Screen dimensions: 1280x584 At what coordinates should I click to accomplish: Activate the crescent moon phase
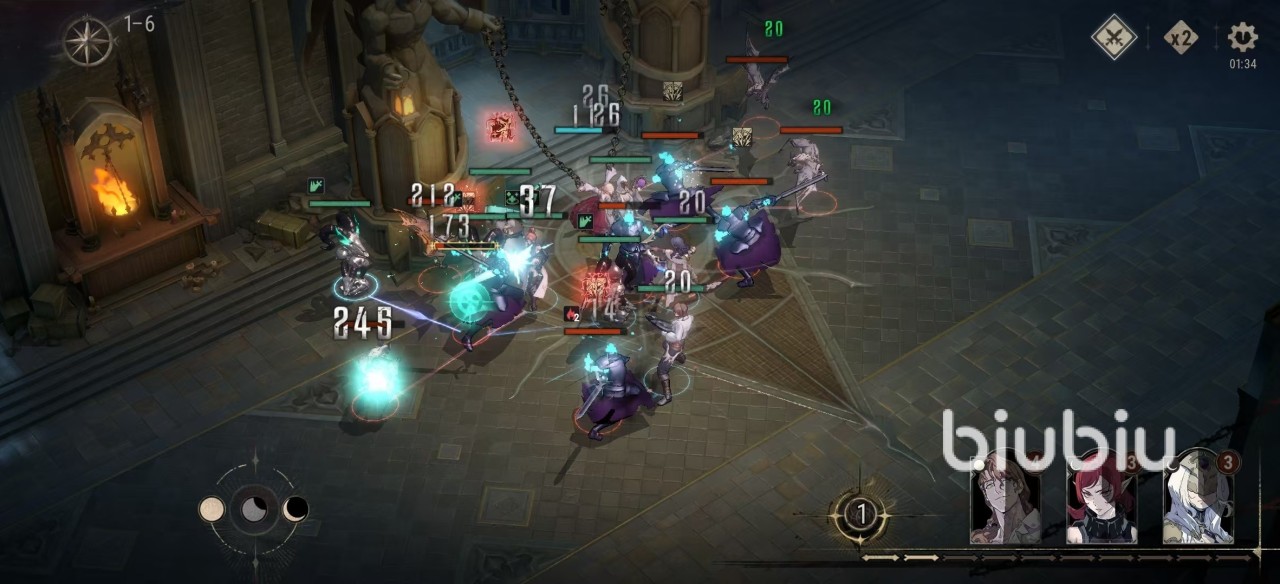296,509
